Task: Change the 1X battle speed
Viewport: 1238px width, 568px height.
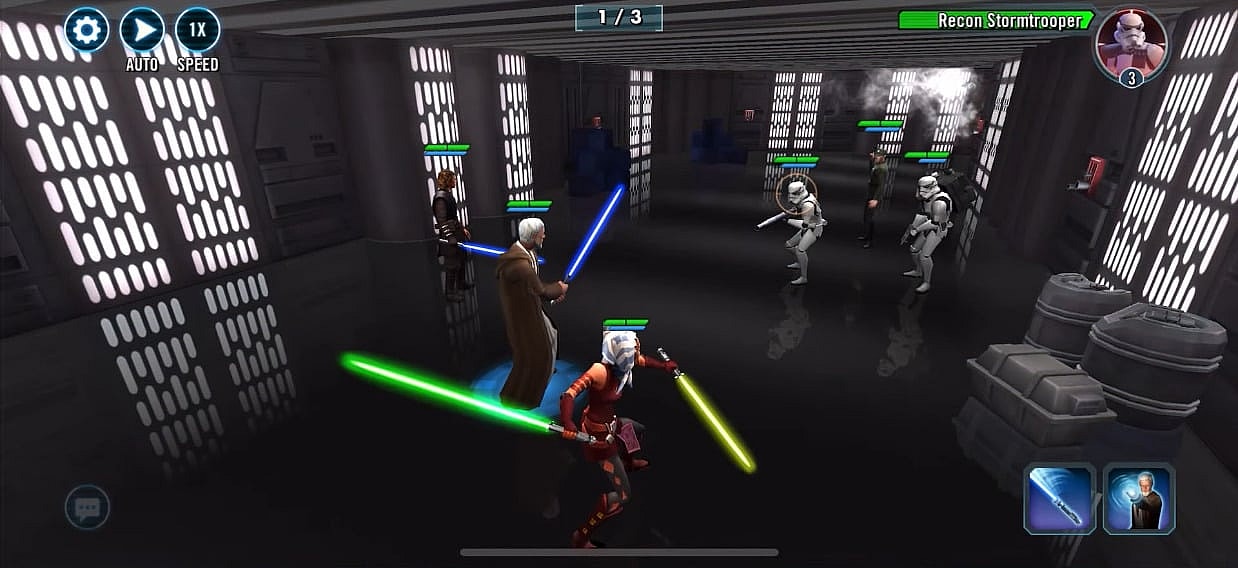Action: (197, 31)
